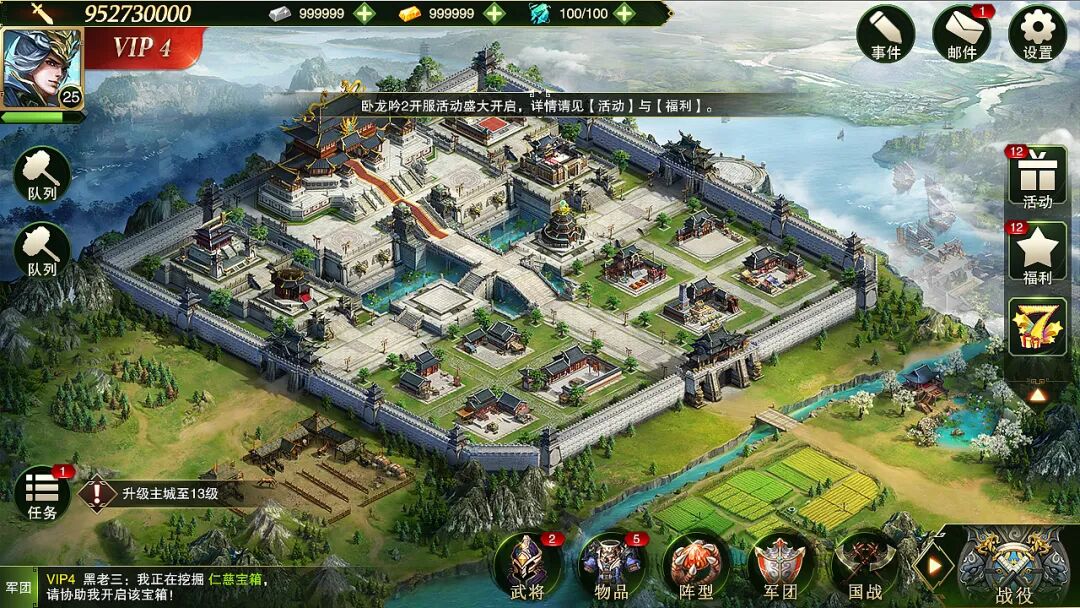
Task: Open the 武将 generals menu
Action: tap(527, 565)
